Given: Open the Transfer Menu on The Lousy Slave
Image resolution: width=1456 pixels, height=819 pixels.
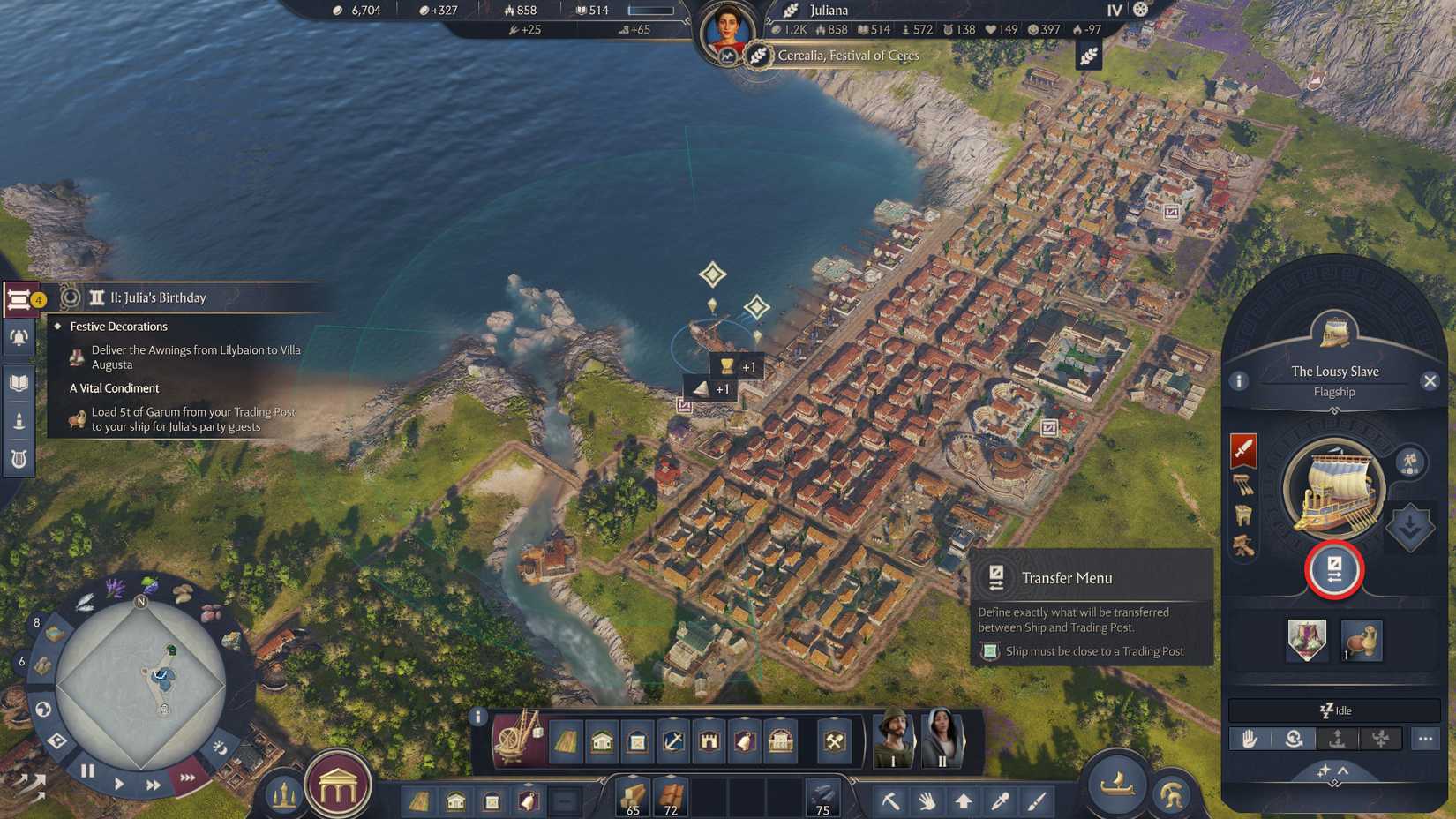Looking at the screenshot, I should coord(1335,571).
